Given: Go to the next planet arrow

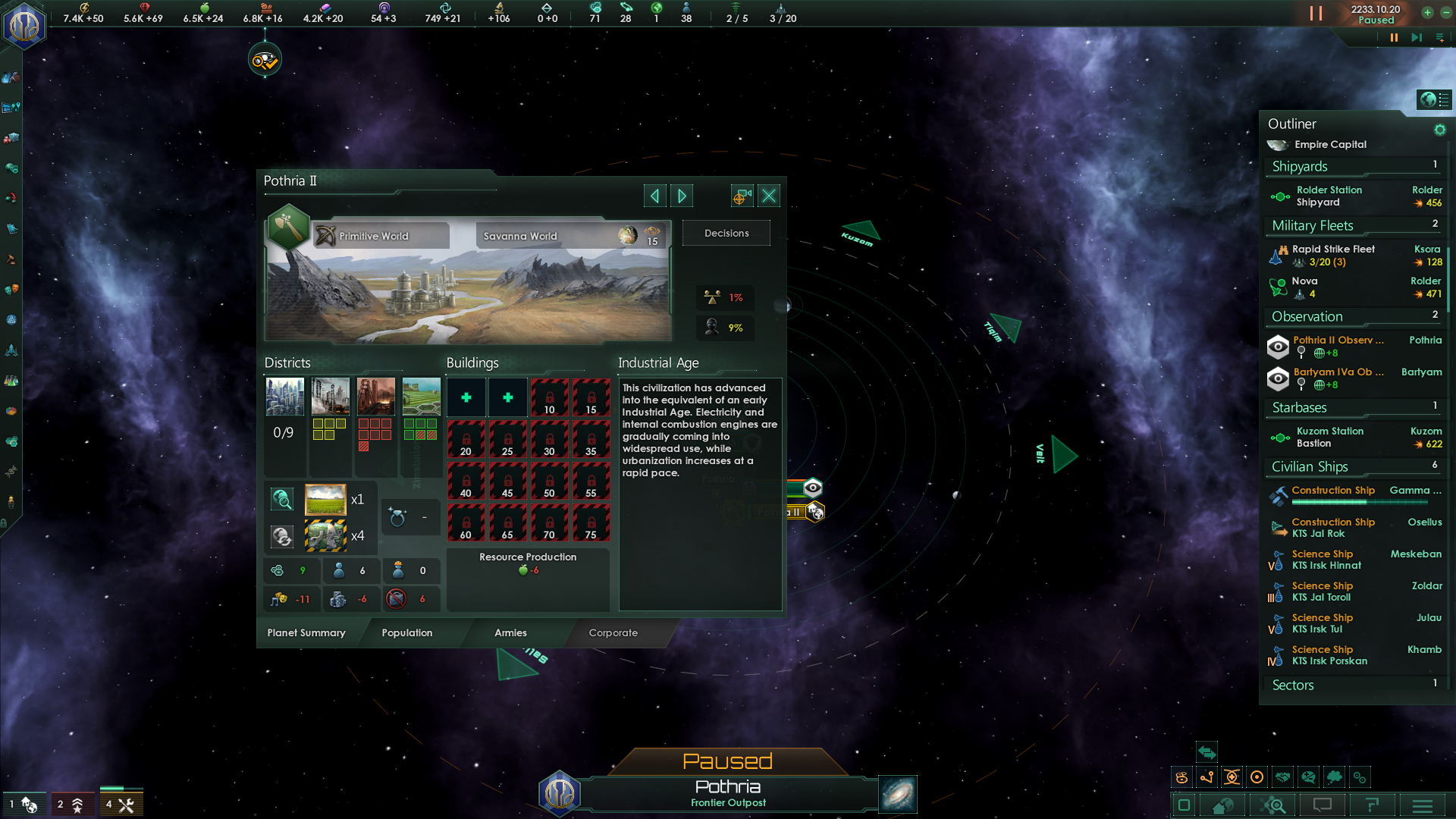Looking at the screenshot, I should point(682,196).
